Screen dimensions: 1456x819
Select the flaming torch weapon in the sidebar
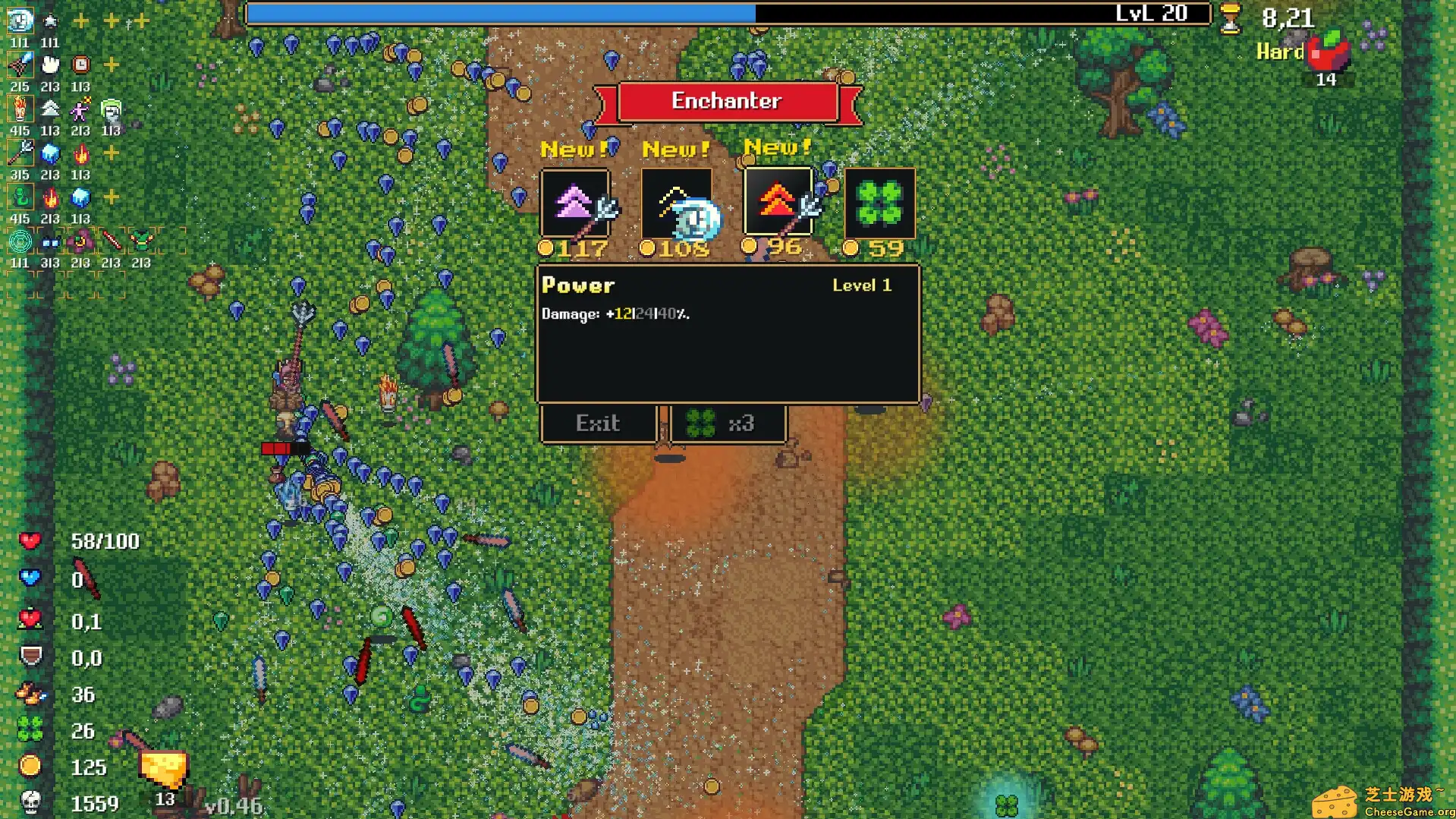(20, 109)
